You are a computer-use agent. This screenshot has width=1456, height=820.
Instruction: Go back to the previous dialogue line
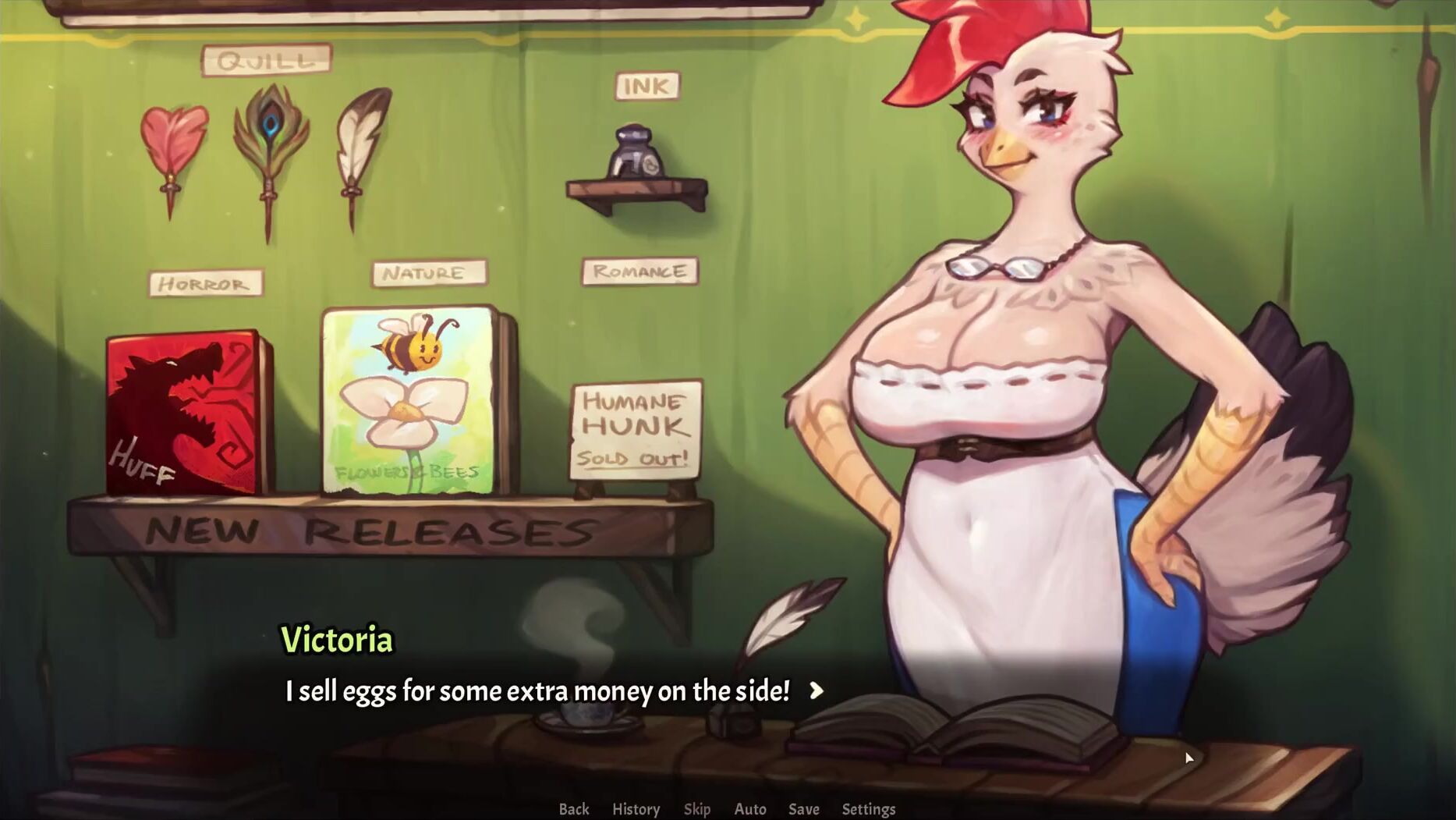573,809
